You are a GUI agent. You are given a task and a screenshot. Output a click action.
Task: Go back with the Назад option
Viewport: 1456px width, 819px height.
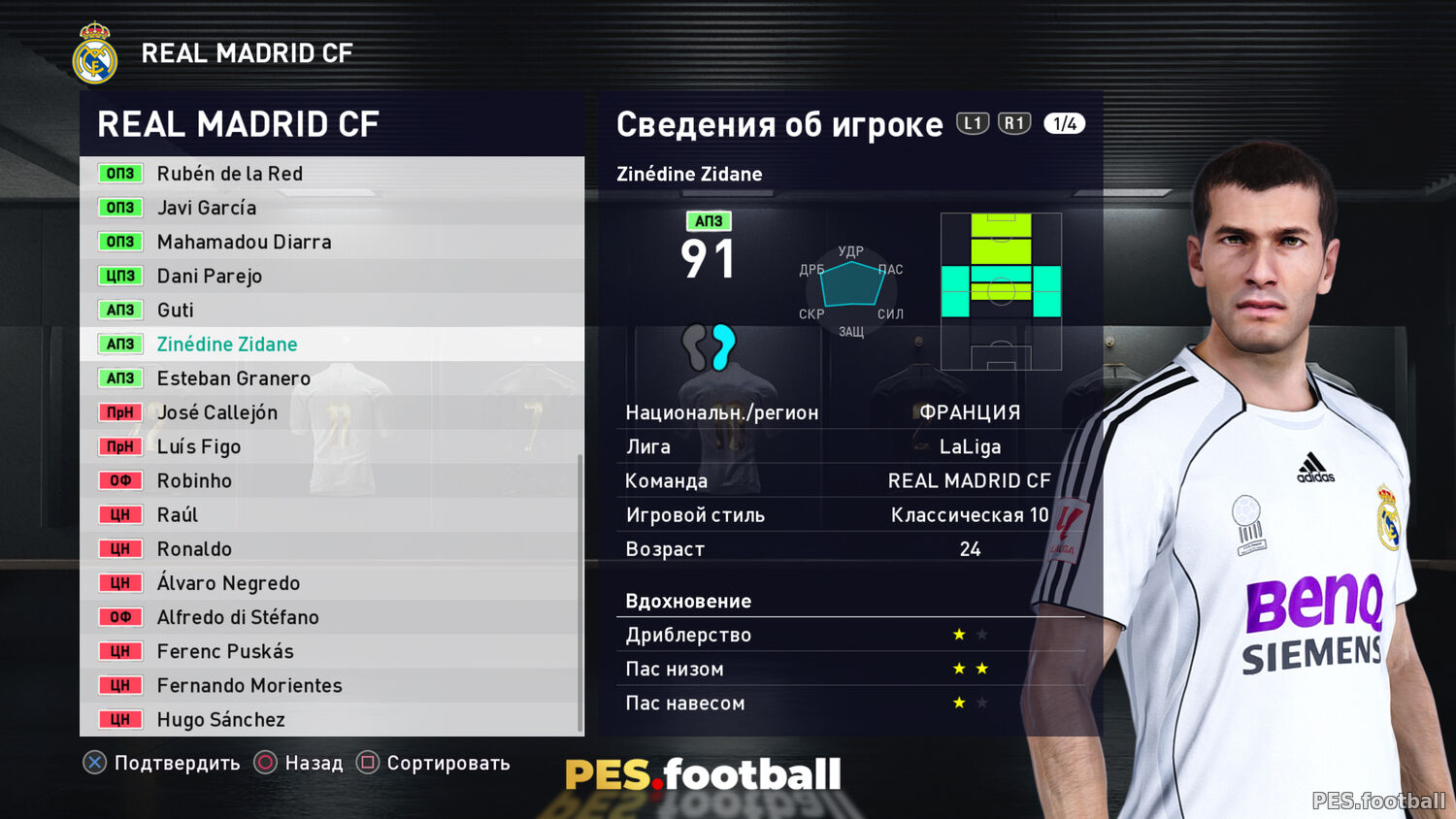[299, 763]
